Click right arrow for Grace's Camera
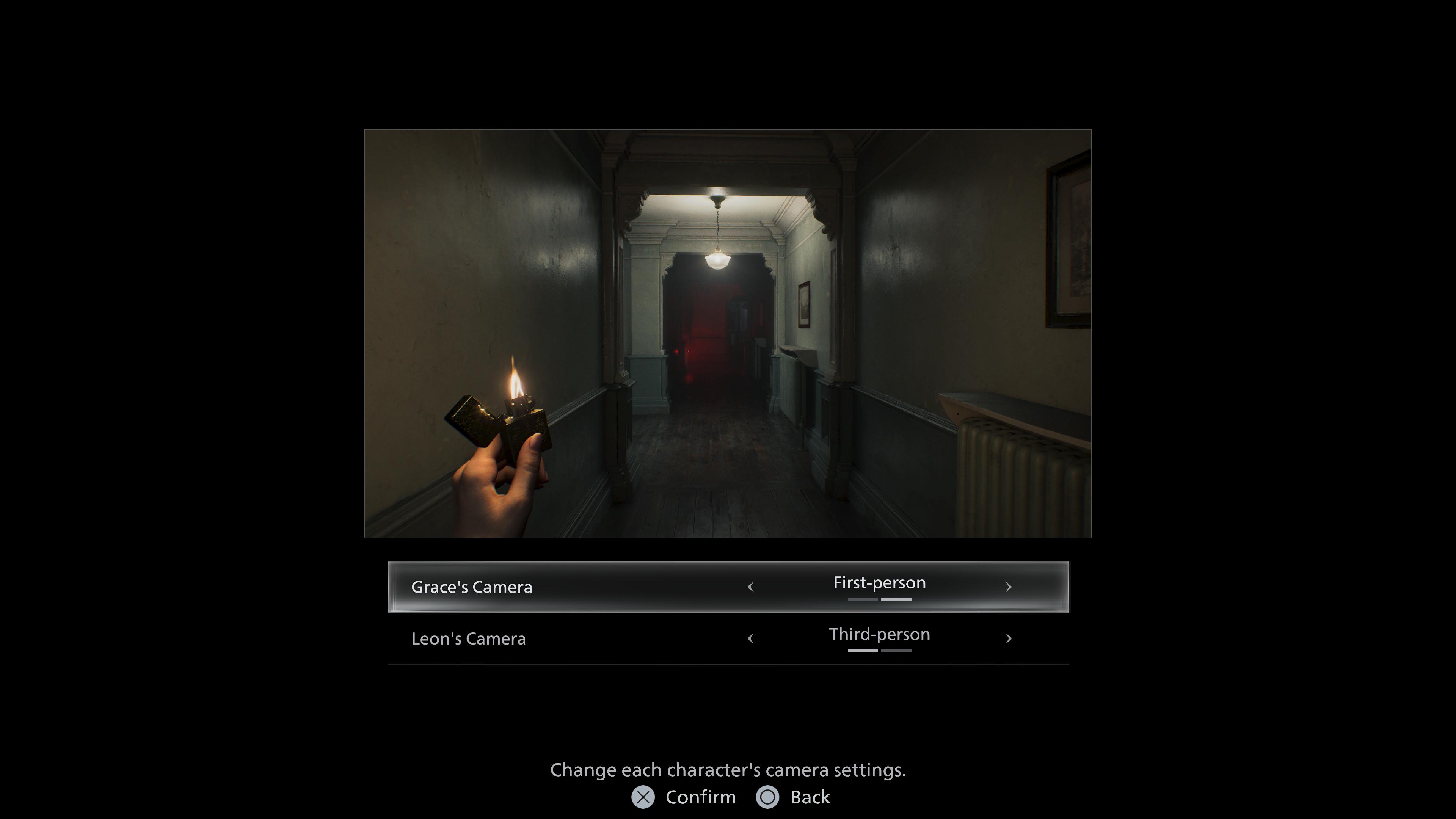Screen dimensions: 1456x819 coord(1008,587)
